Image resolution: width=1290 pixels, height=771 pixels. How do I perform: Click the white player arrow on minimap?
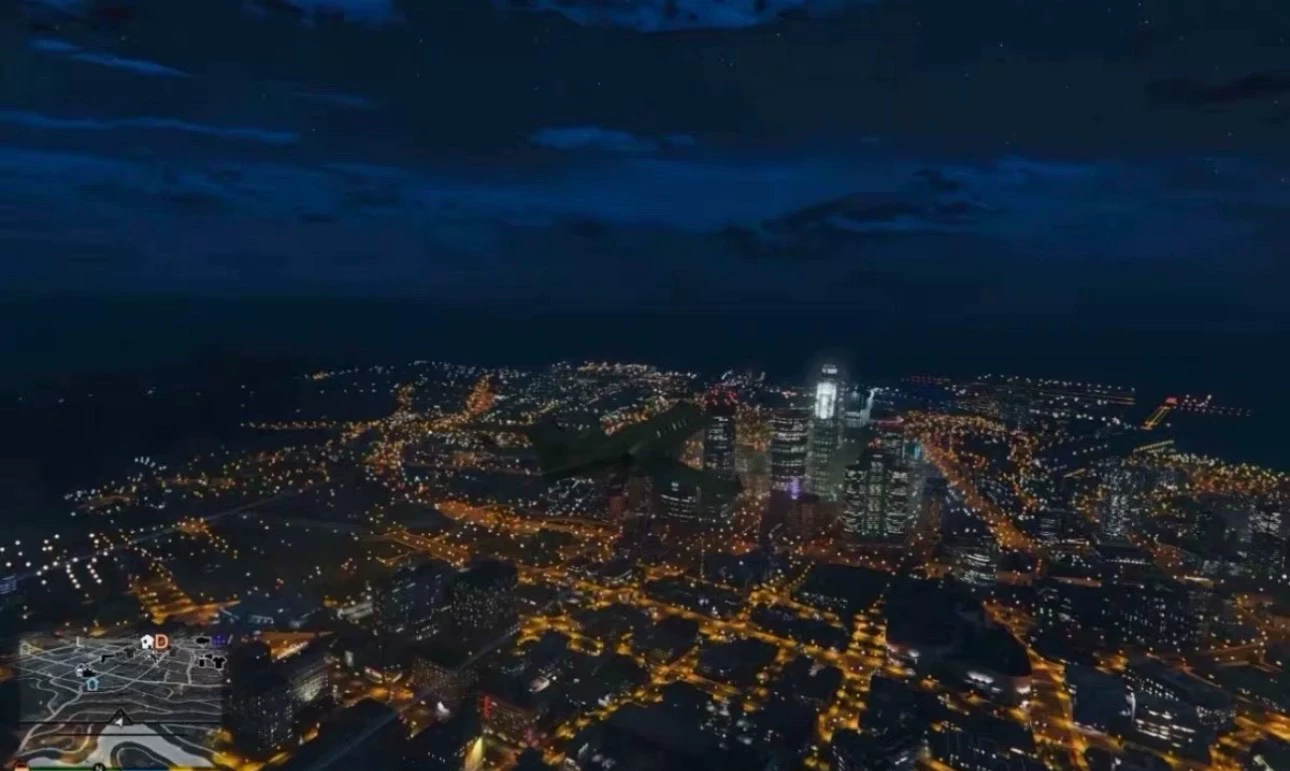tap(120, 722)
